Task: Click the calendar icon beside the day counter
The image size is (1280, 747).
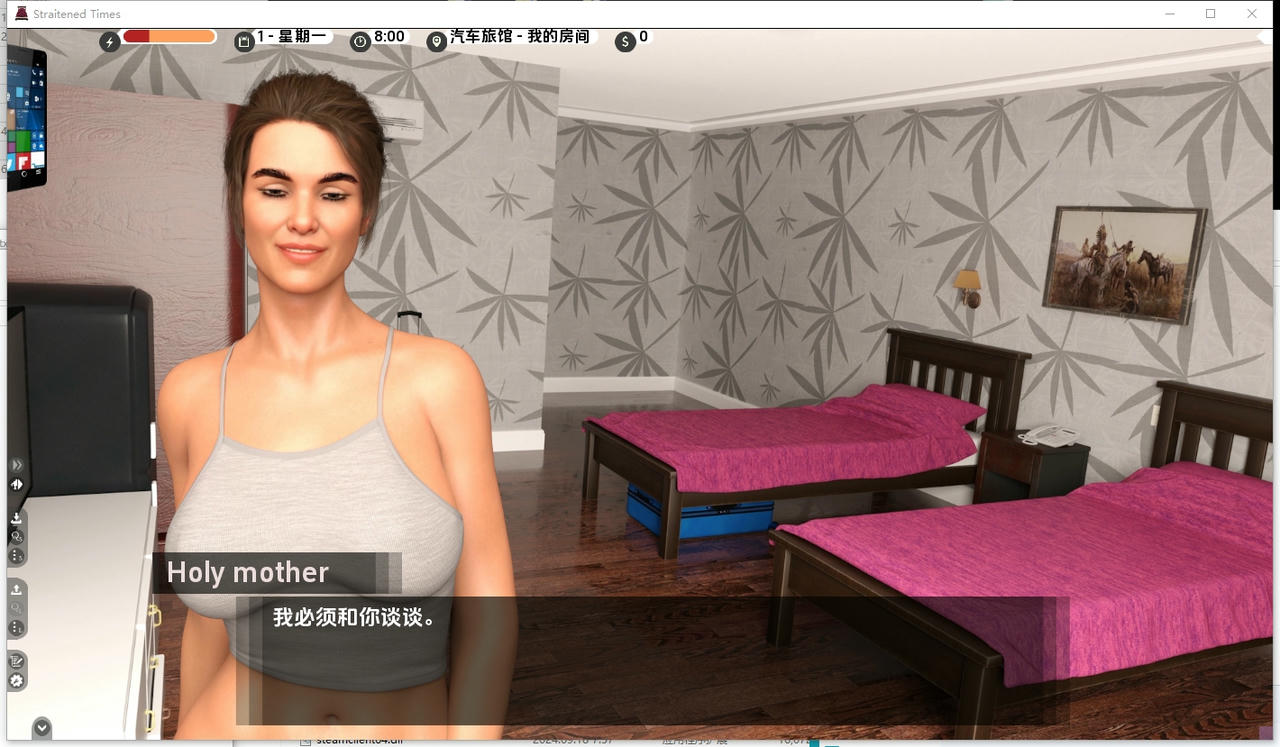Action: [x=243, y=40]
